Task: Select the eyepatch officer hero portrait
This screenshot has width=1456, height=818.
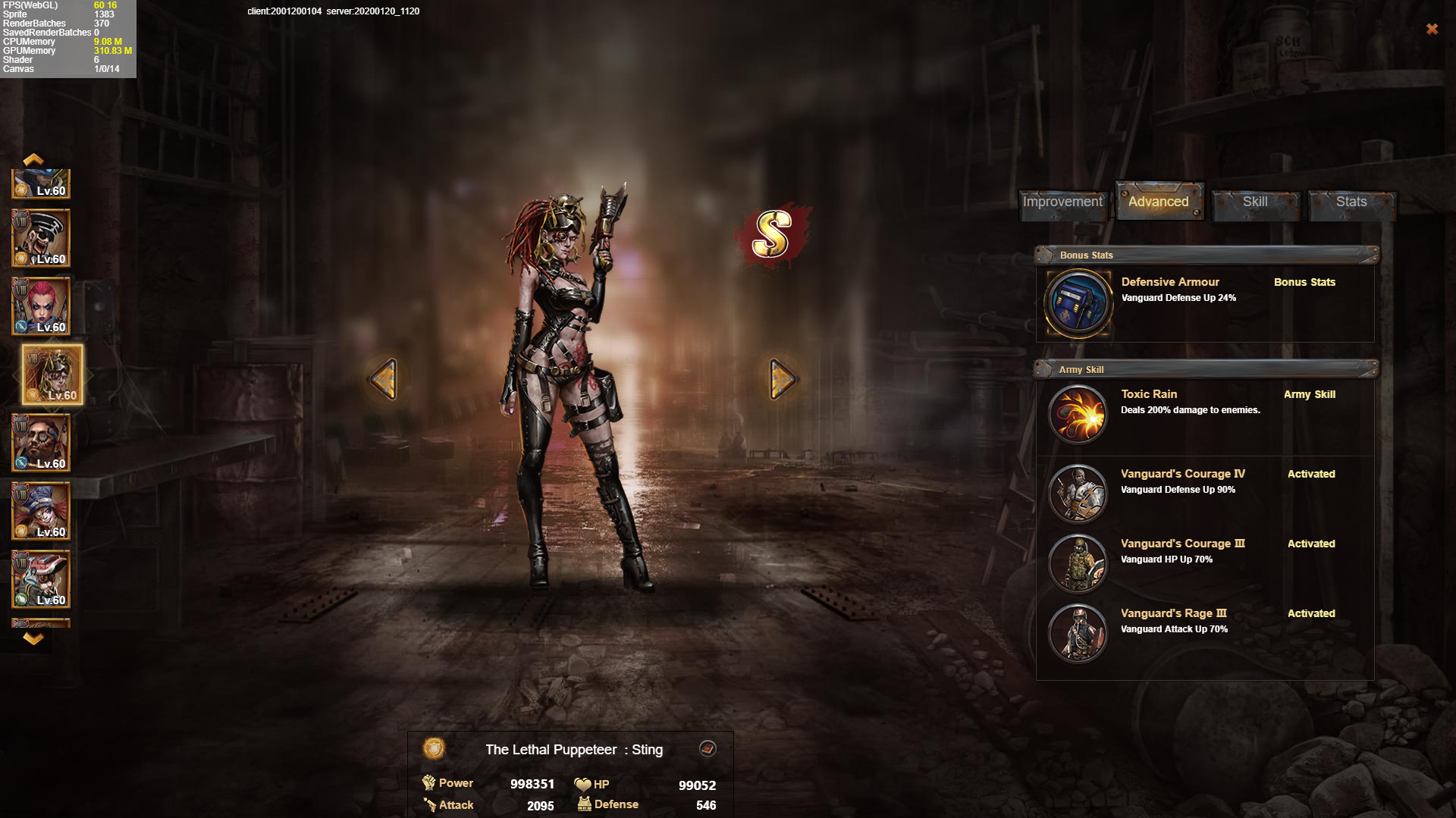Action: click(41, 238)
